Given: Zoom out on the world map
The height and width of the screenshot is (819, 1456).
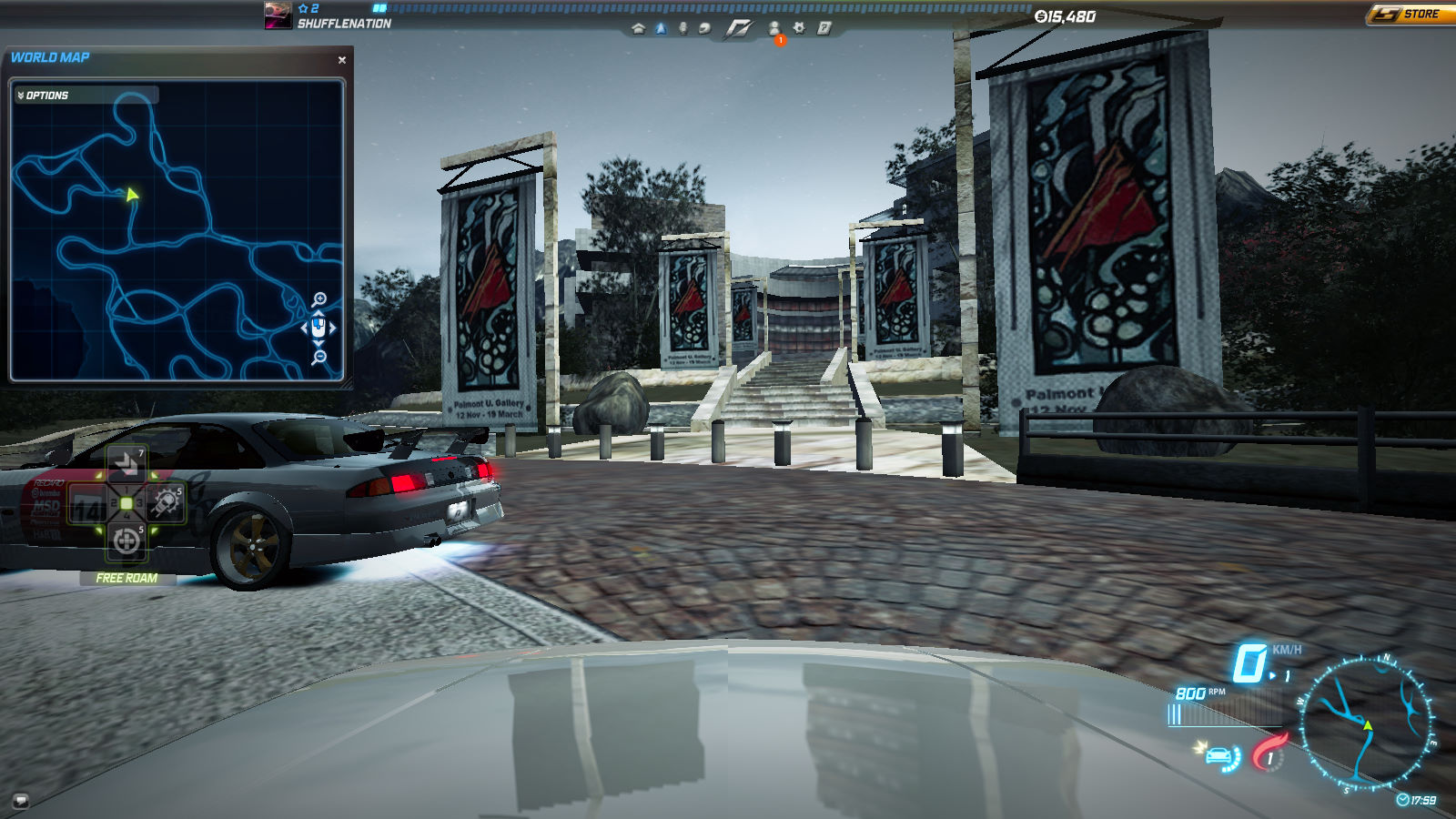Looking at the screenshot, I should pos(319,358).
